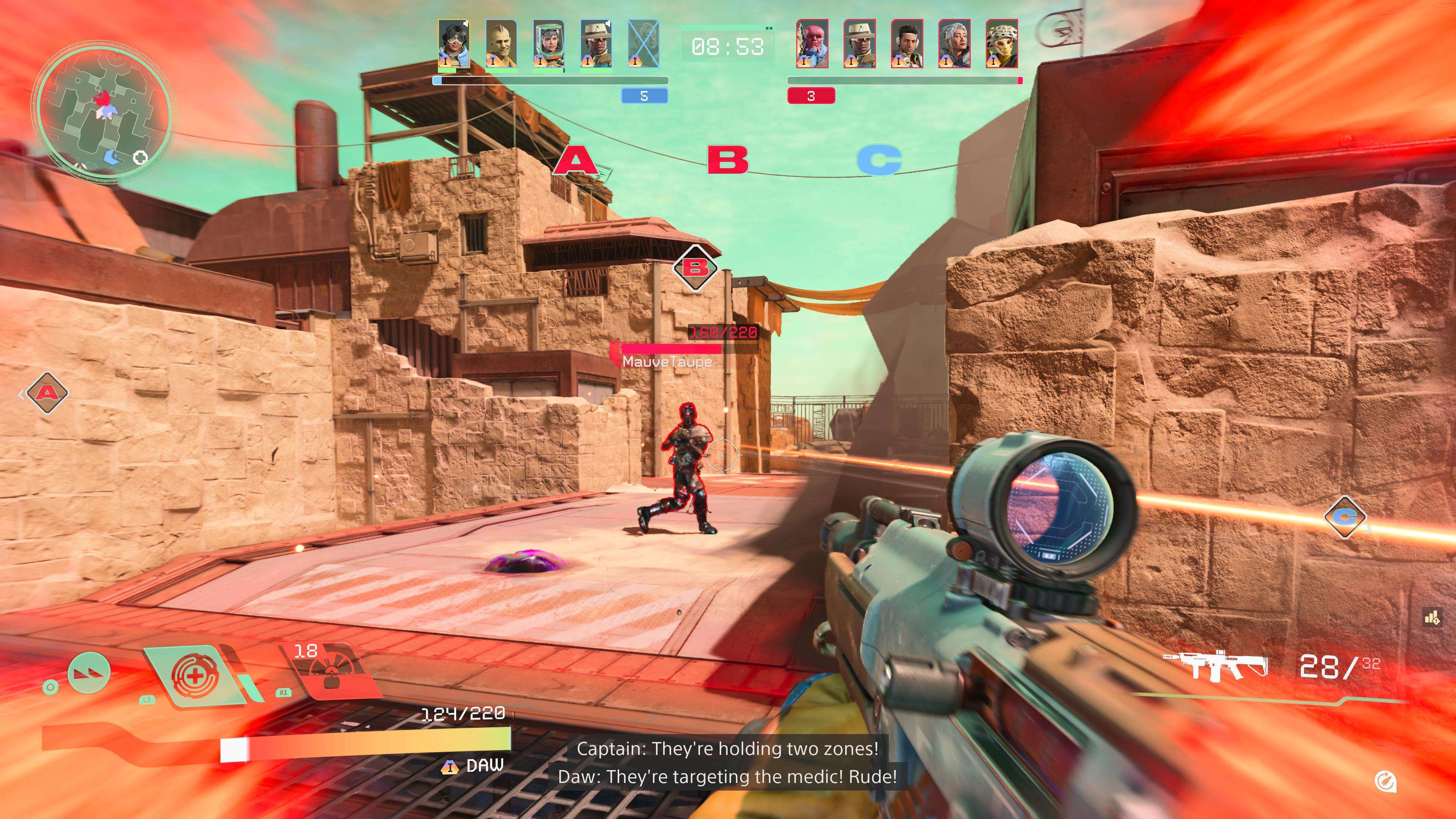Select the diamond C objective marker

coord(1345,516)
